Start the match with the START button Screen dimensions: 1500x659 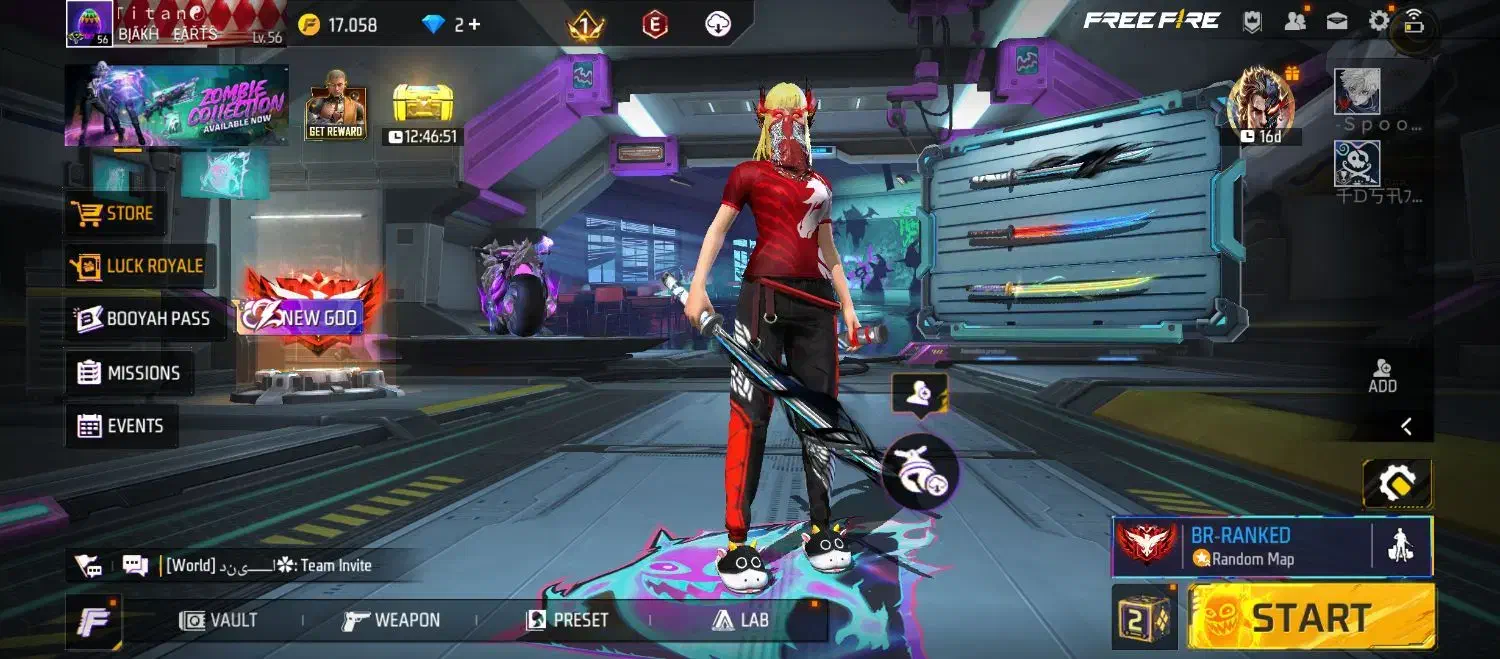coord(1311,617)
